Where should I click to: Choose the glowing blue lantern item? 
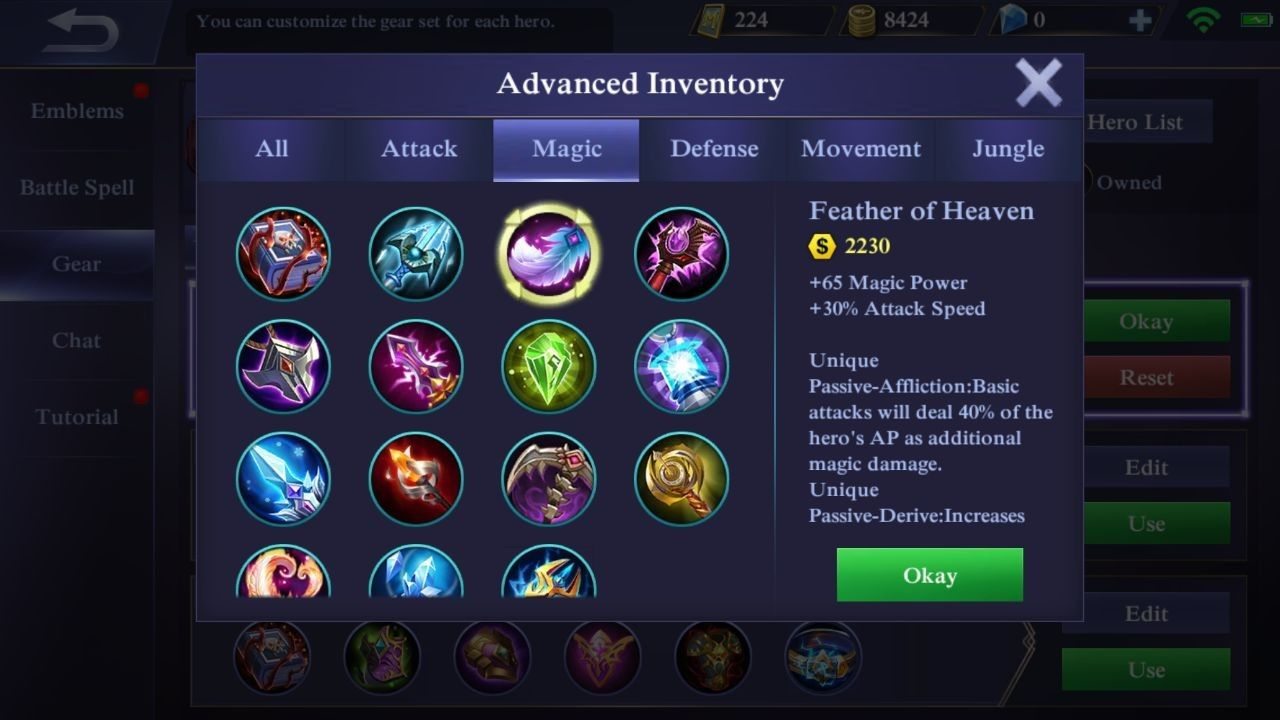[x=681, y=367]
